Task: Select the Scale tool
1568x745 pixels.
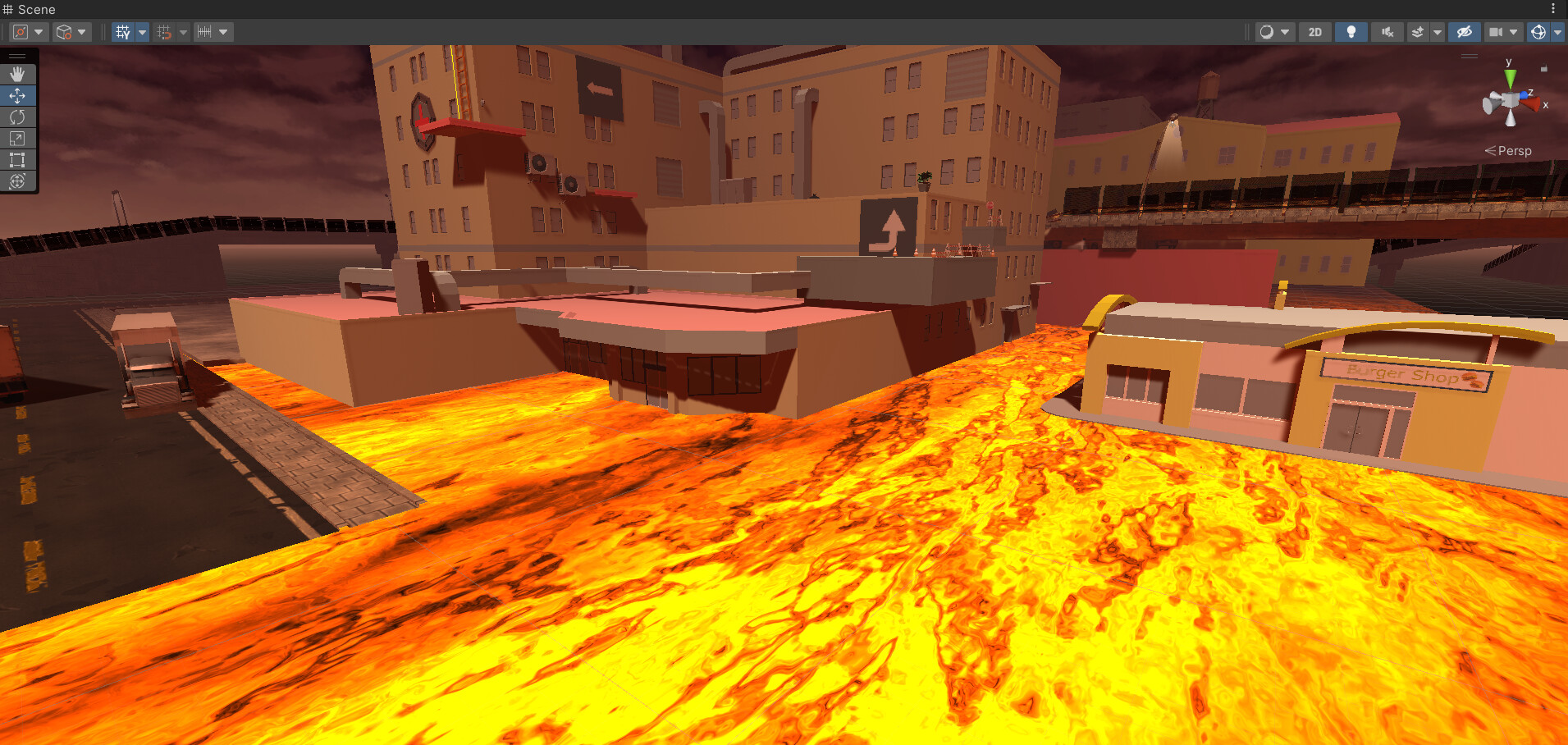Action: [x=17, y=138]
